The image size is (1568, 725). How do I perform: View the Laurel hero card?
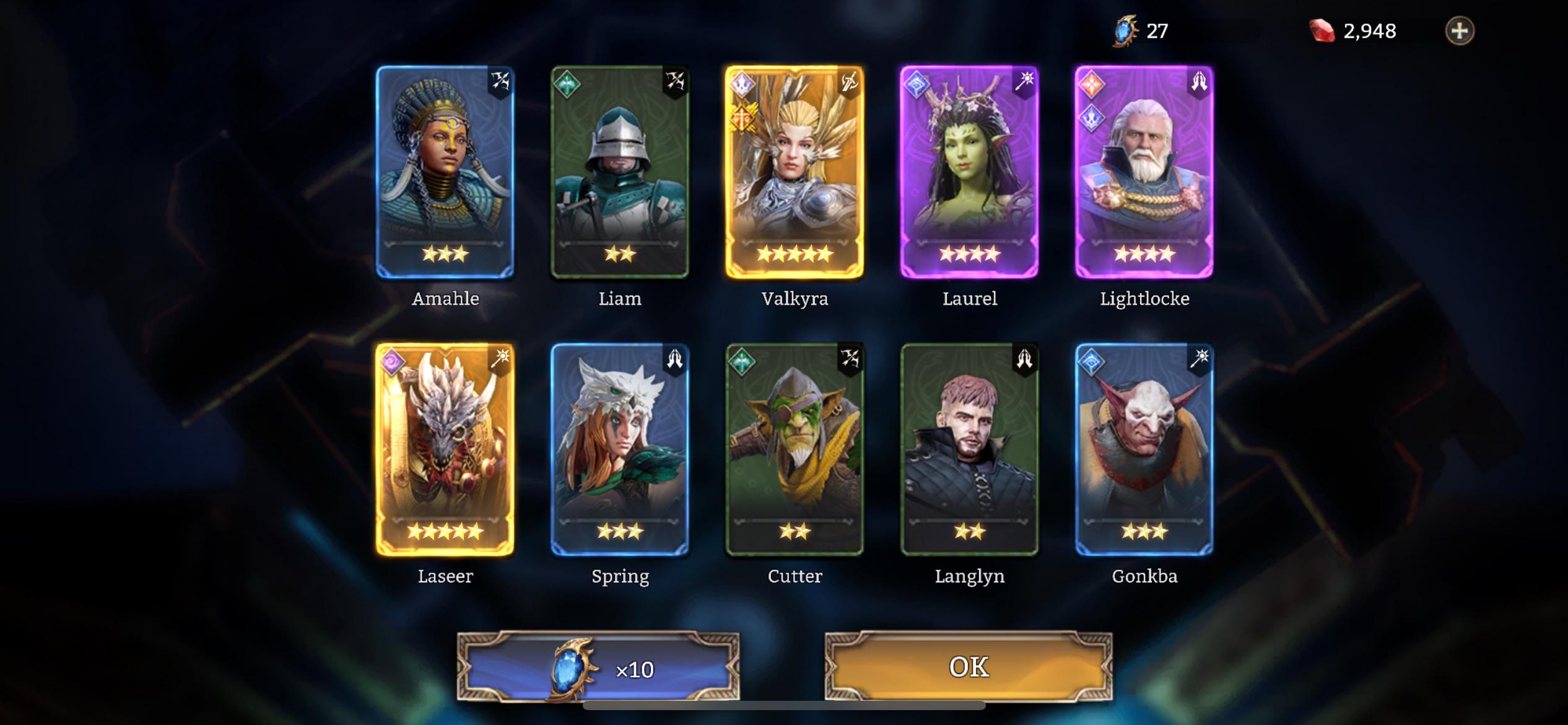click(x=969, y=172)
